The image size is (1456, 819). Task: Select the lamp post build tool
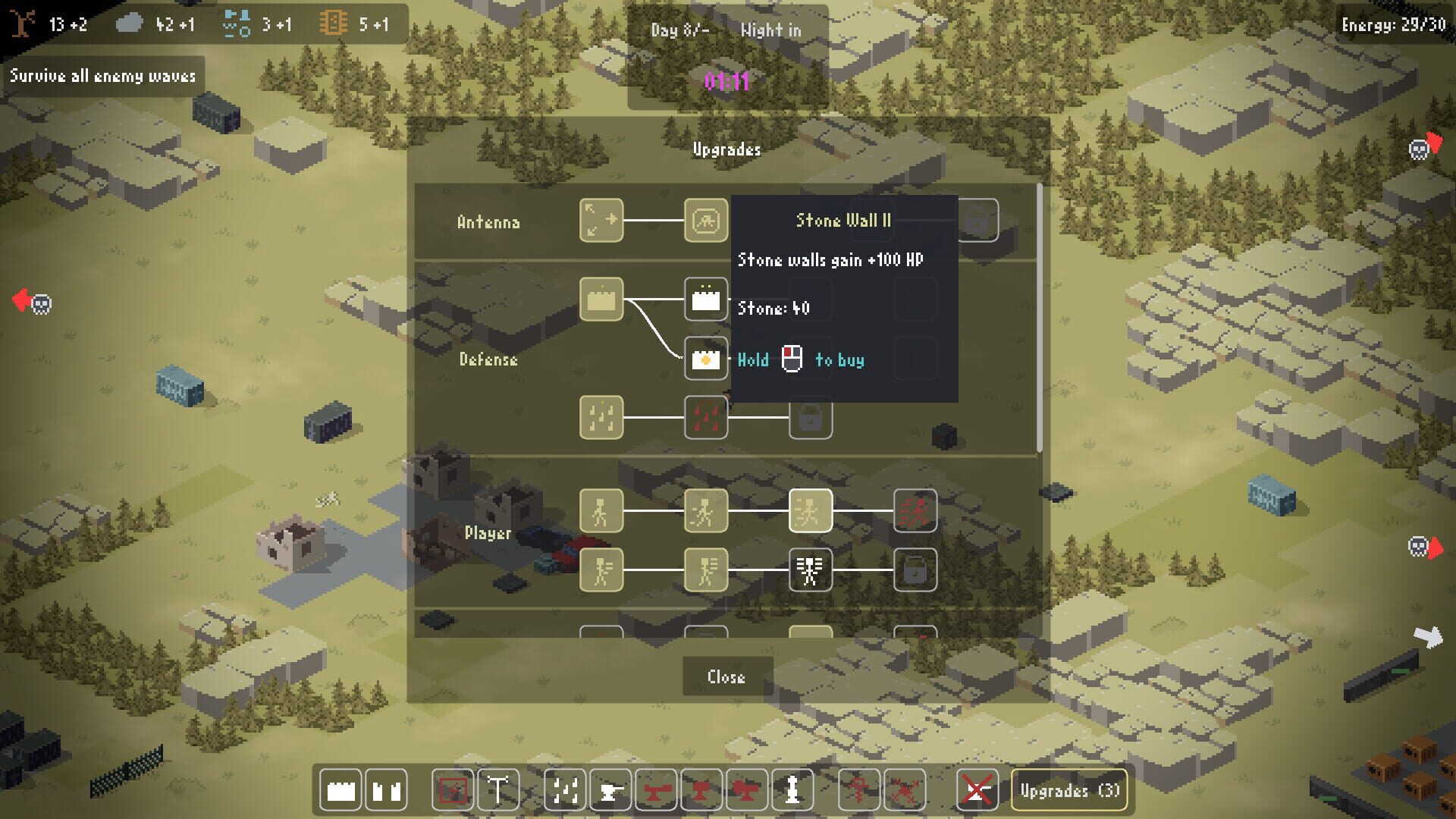point(498,790)
